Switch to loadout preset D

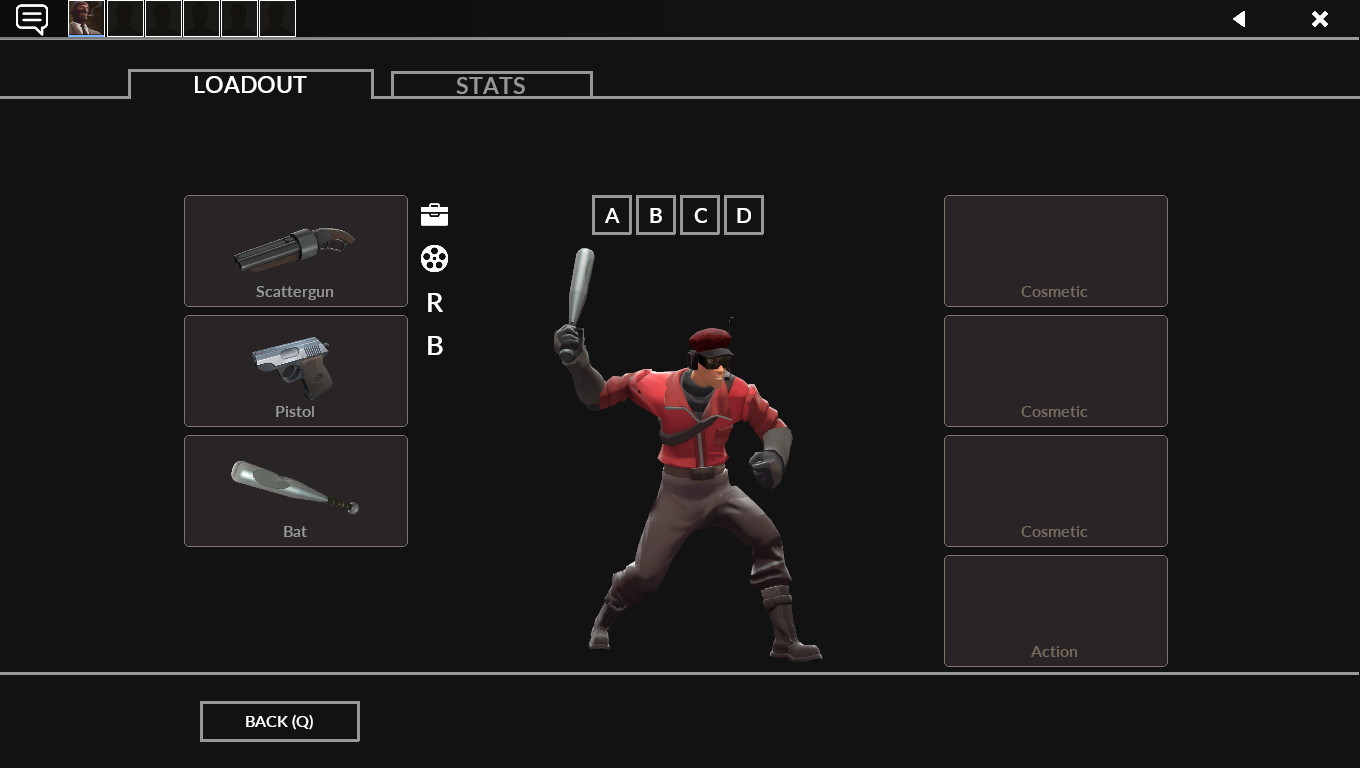(x=743, y=214)
